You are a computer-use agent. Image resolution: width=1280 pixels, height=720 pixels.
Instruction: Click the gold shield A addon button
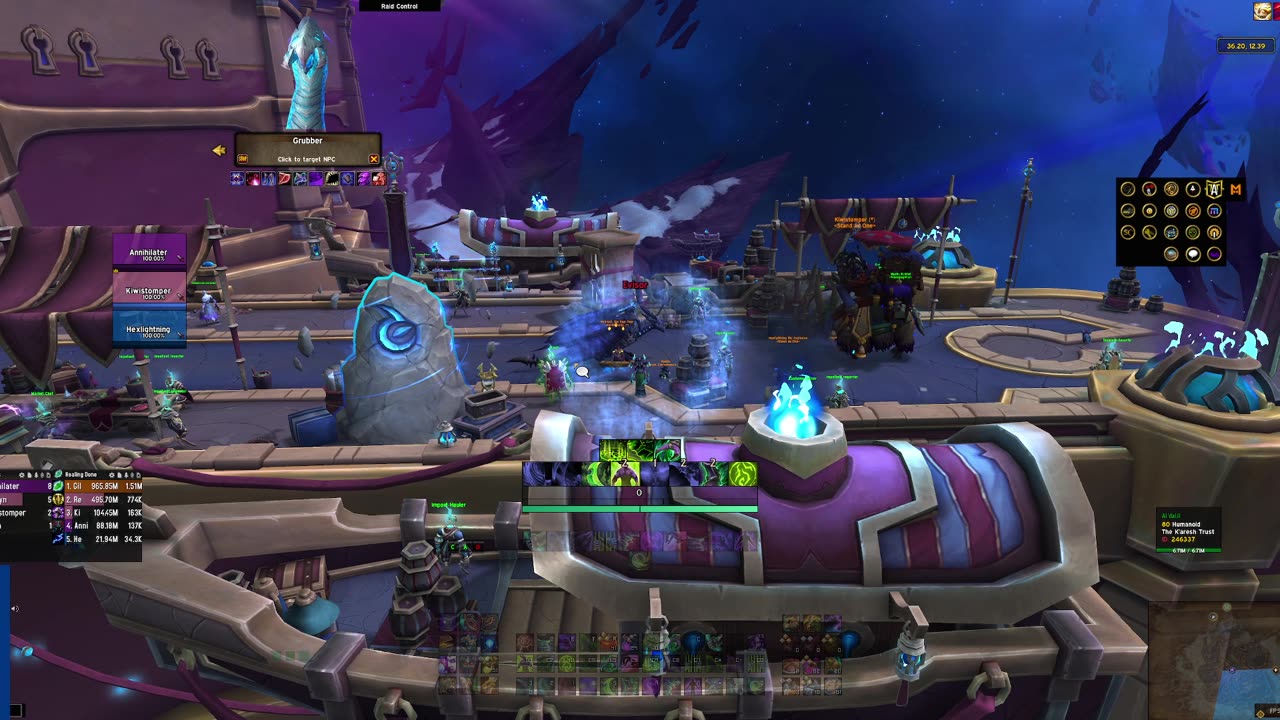[1214, 189]
